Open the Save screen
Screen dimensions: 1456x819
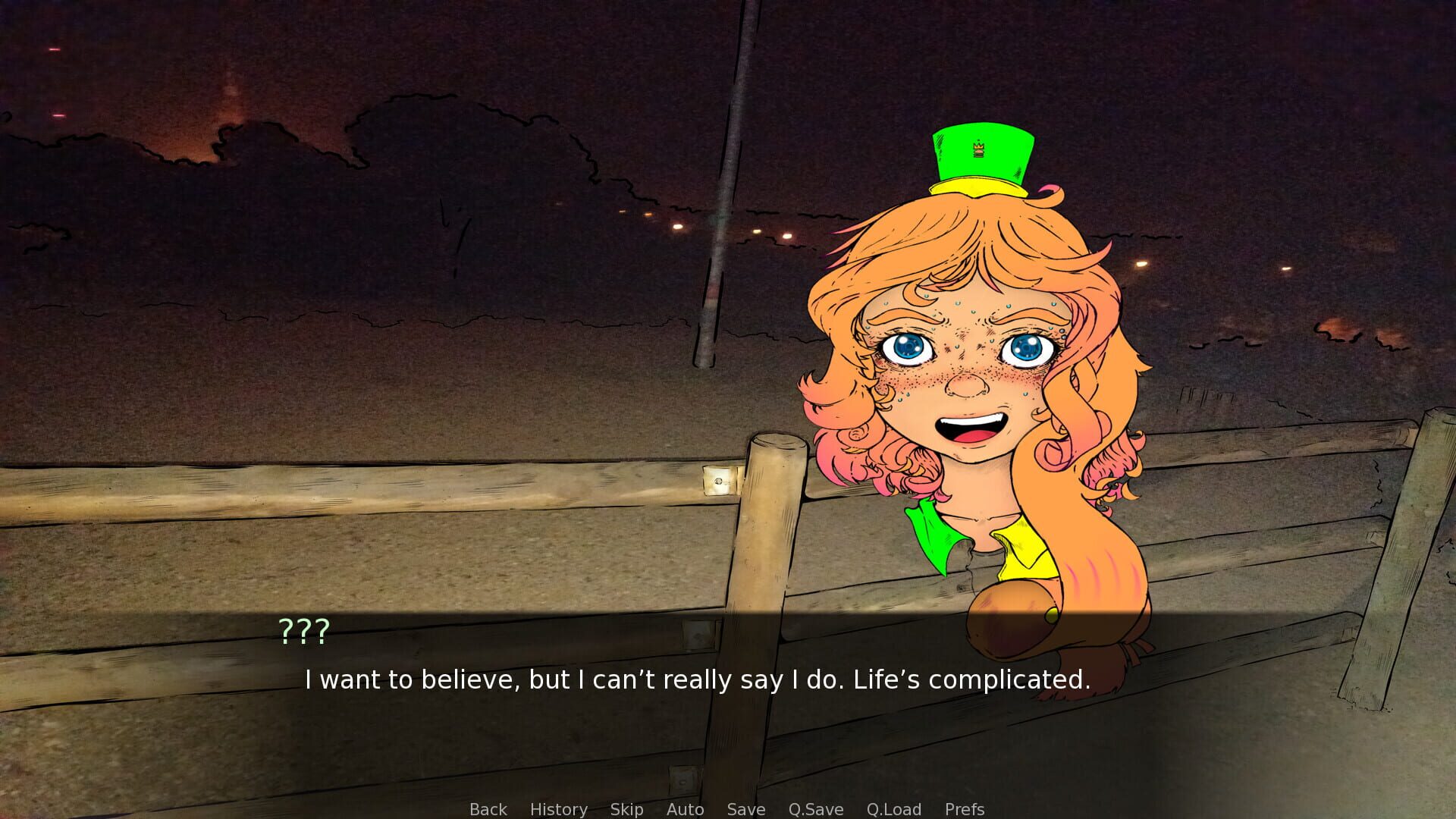coord(745,809)
